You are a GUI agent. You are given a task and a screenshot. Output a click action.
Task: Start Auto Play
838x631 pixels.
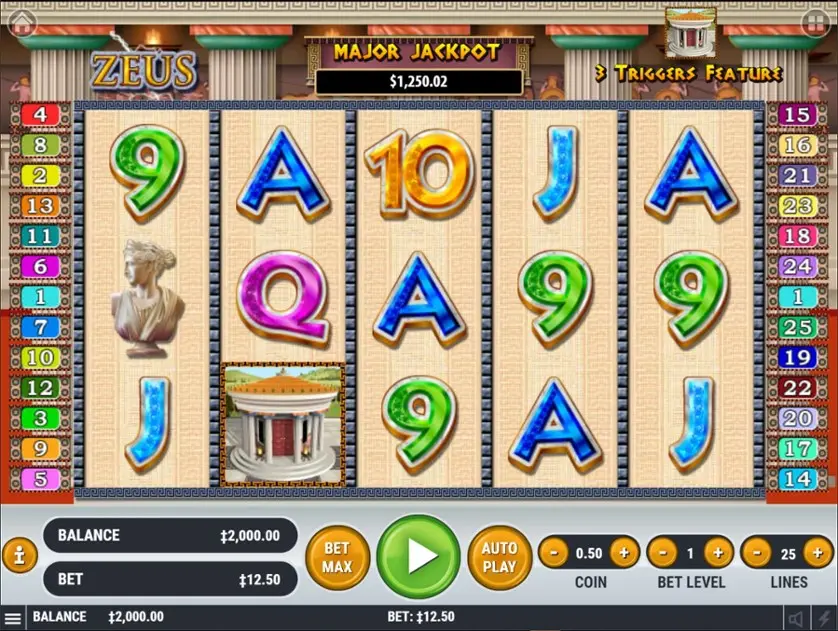499,557
